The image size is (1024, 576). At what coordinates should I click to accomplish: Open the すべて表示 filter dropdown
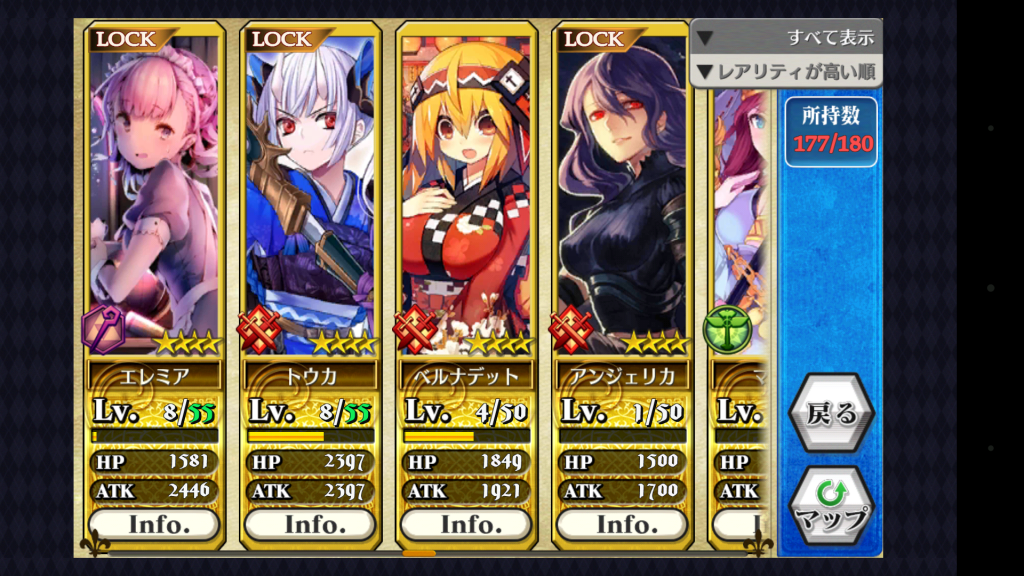click(786, 38)
